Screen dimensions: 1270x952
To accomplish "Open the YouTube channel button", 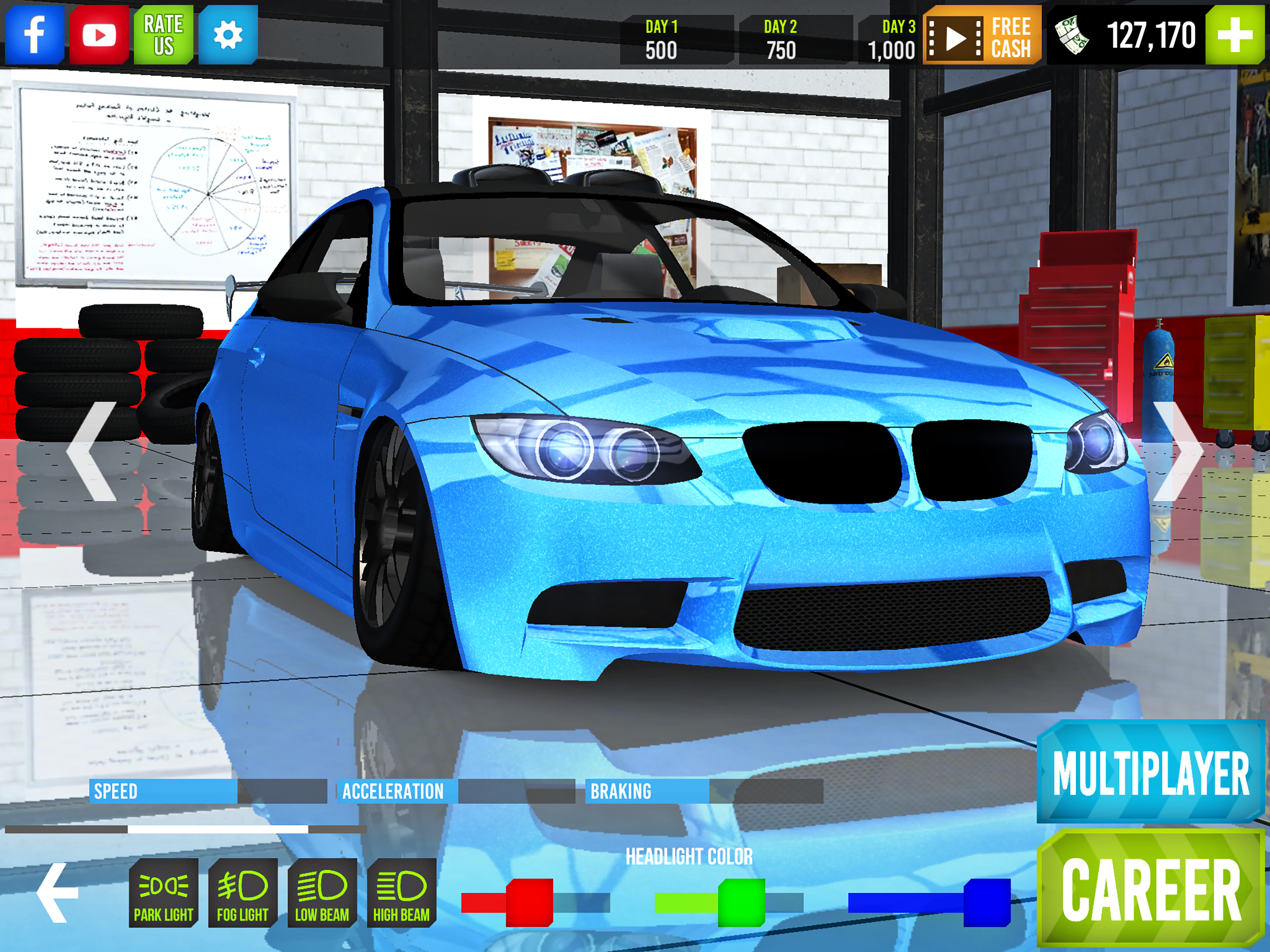I will [99, 34].
